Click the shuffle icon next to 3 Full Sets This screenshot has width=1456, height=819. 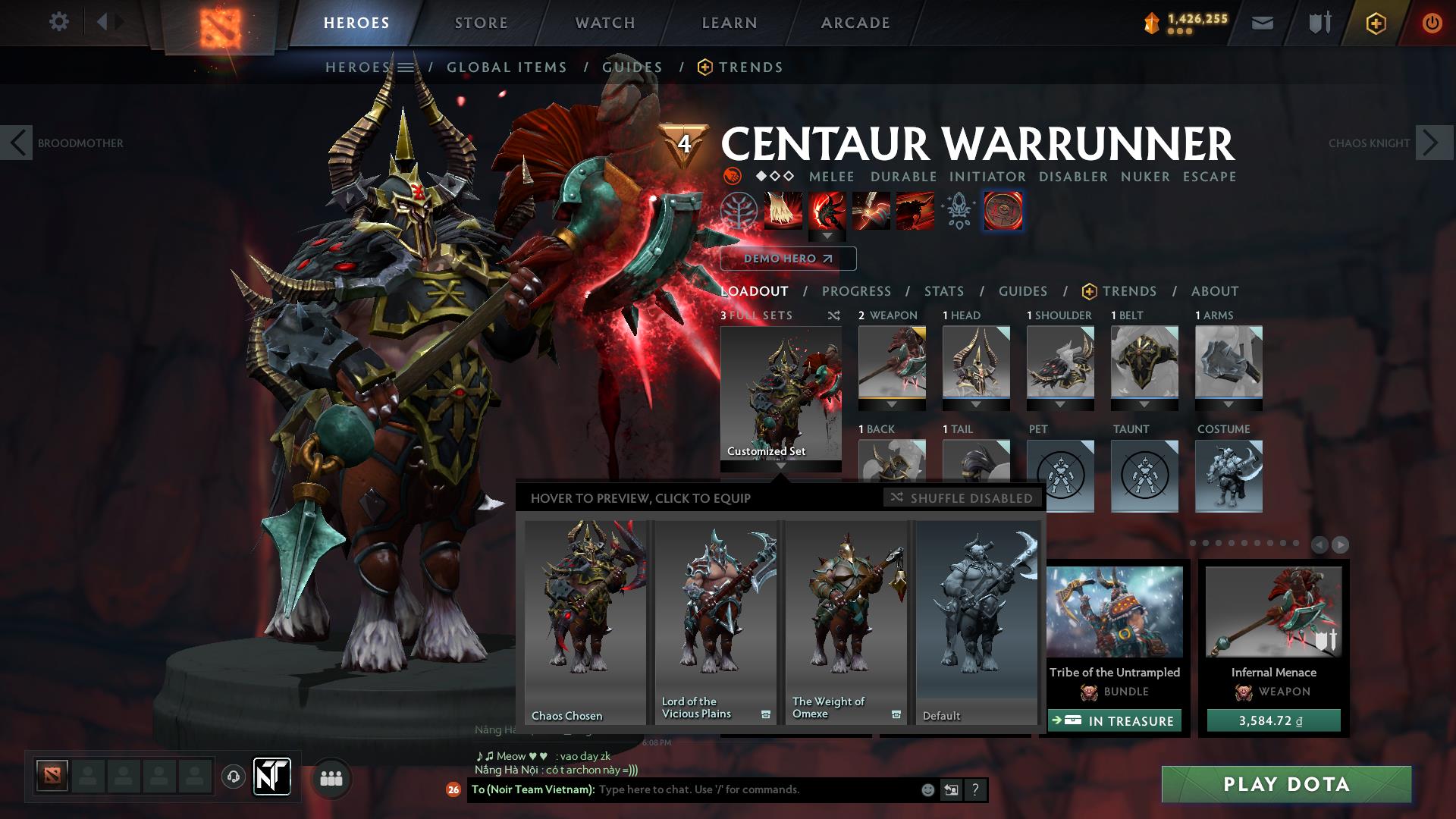(834, 316)
